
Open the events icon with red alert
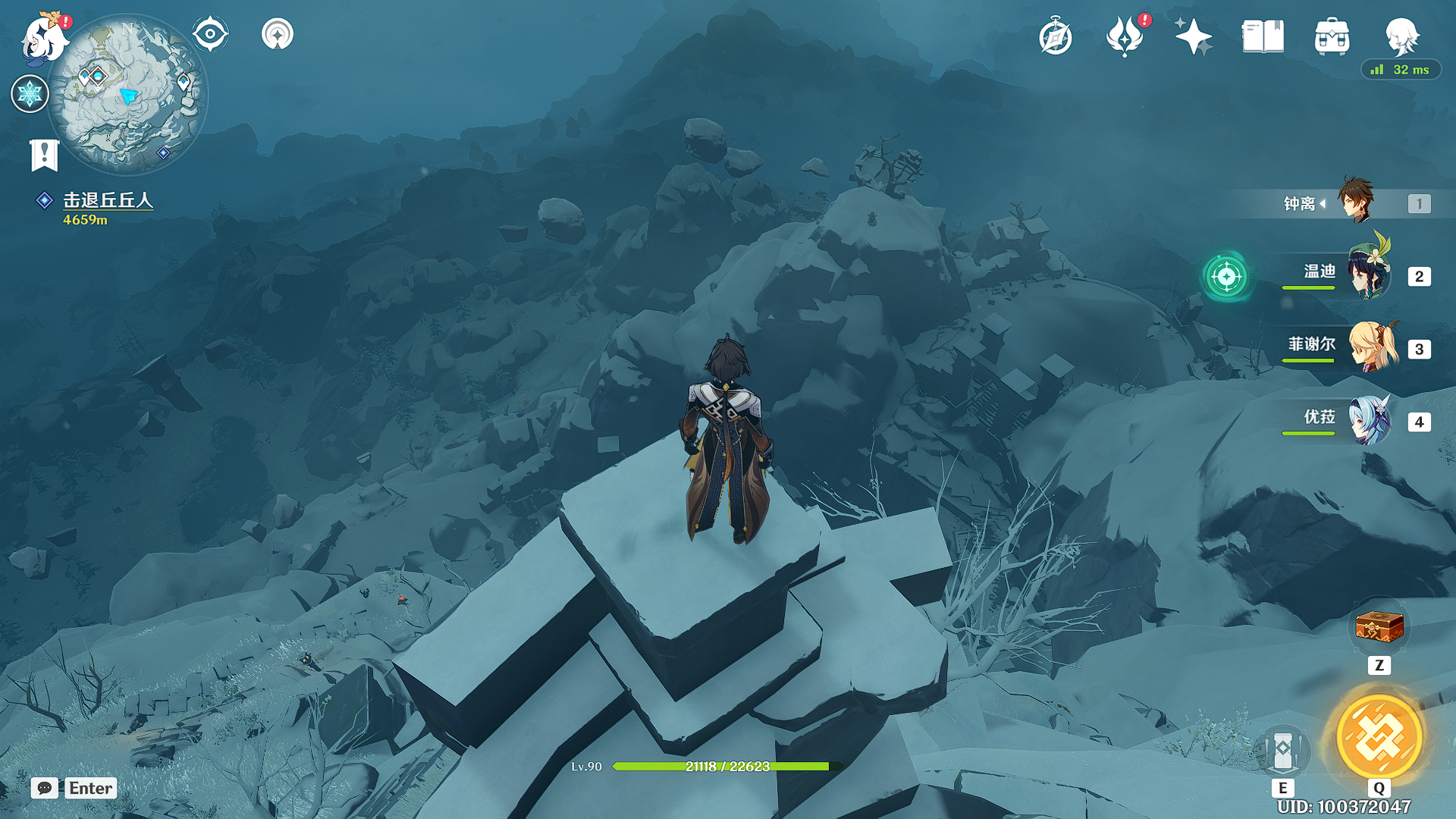point(1125,36)
